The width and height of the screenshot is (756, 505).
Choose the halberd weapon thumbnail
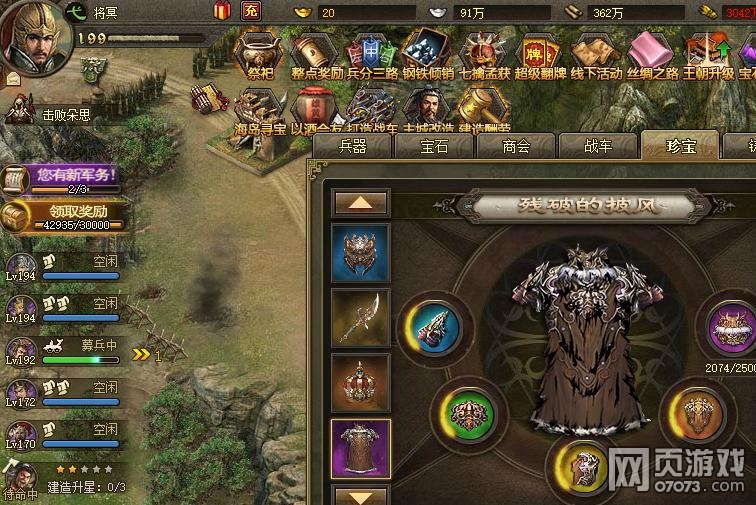360,319
